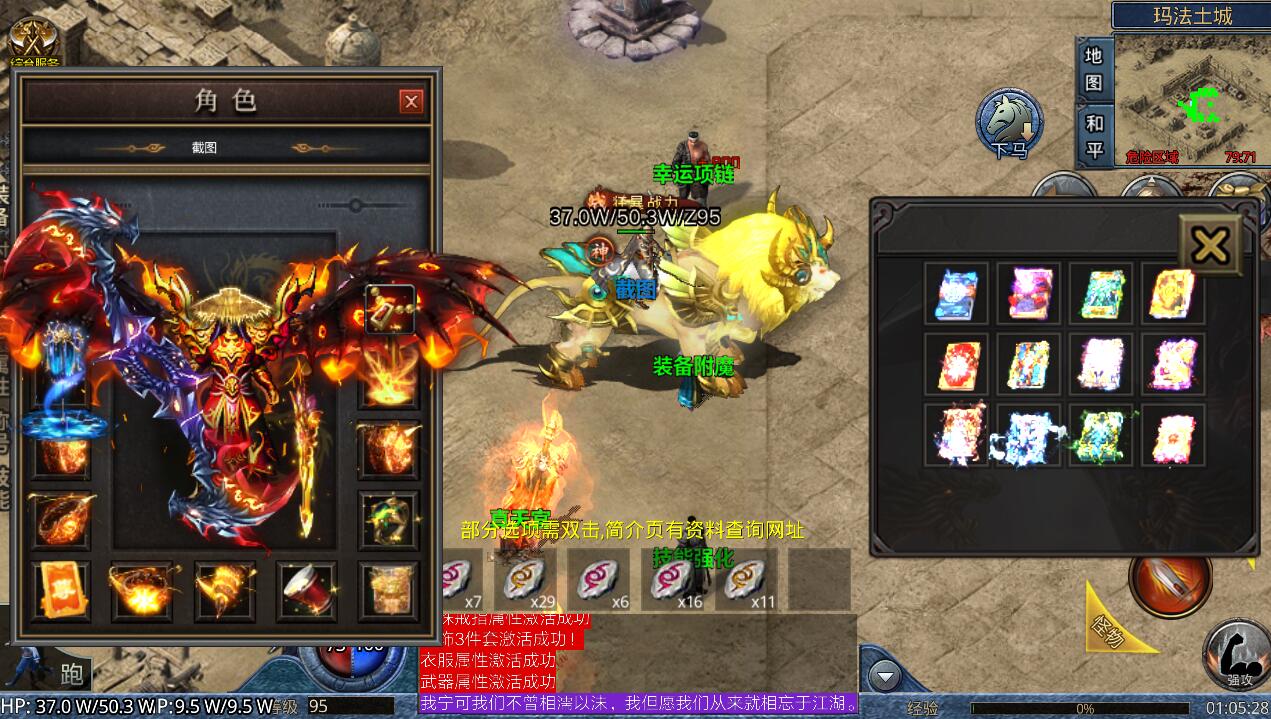Select the red drum equipment slot
The image size is (1271, 719).
[x=306, y=591]
